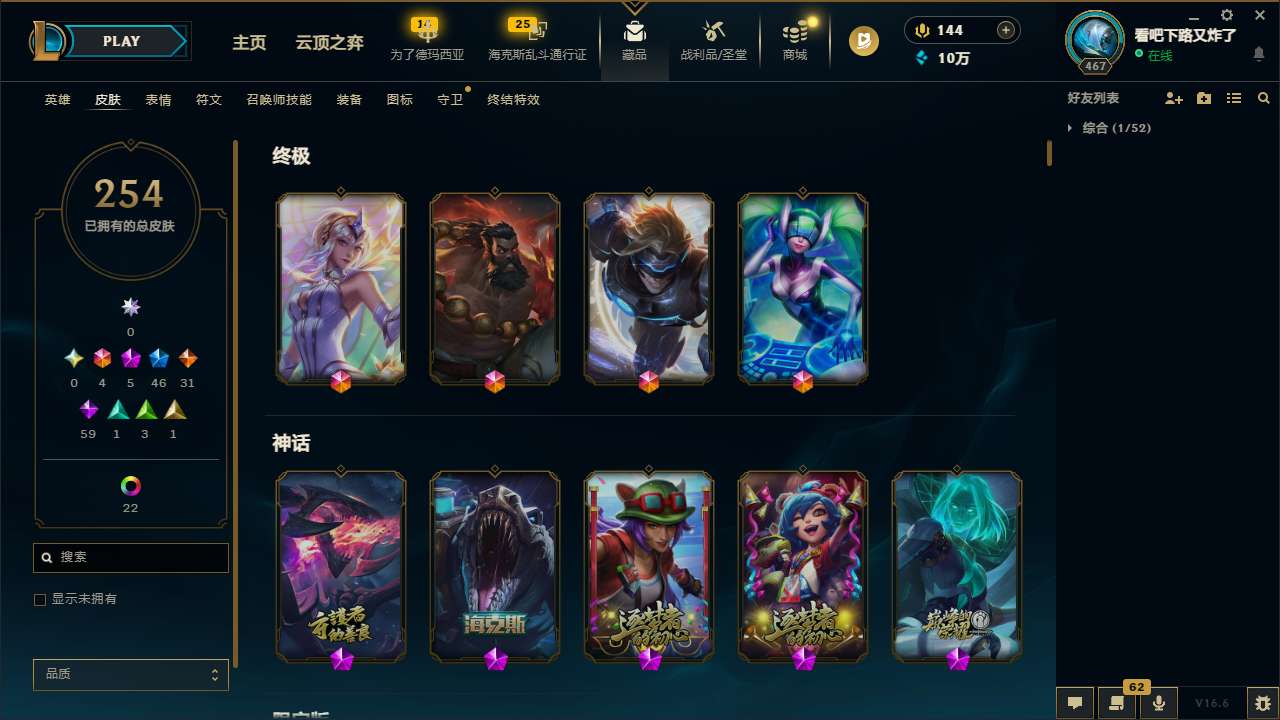Open the friends list search icon
Viewport: 1280px width, 720px height.
click(1263, 98)
